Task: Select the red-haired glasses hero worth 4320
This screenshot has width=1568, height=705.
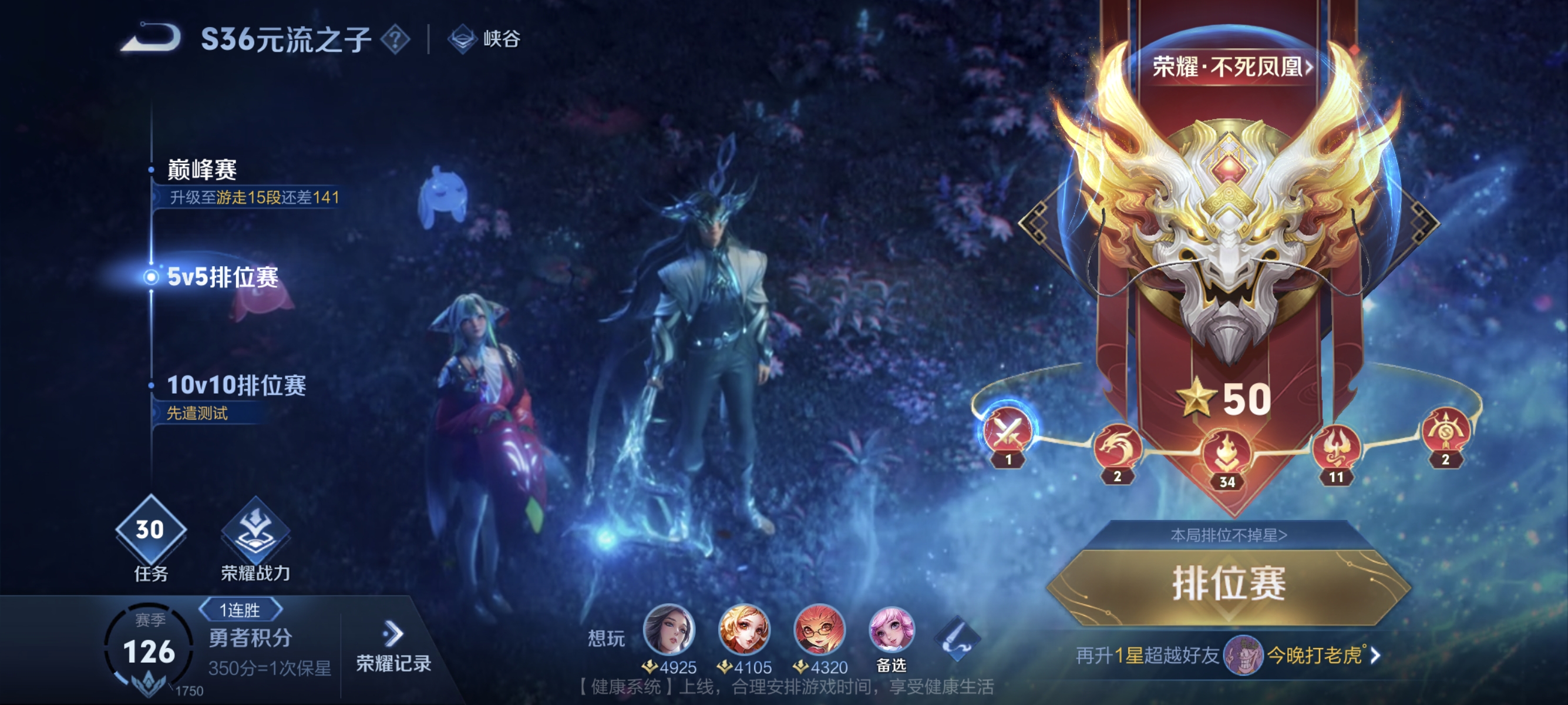Action: (819, 628)
